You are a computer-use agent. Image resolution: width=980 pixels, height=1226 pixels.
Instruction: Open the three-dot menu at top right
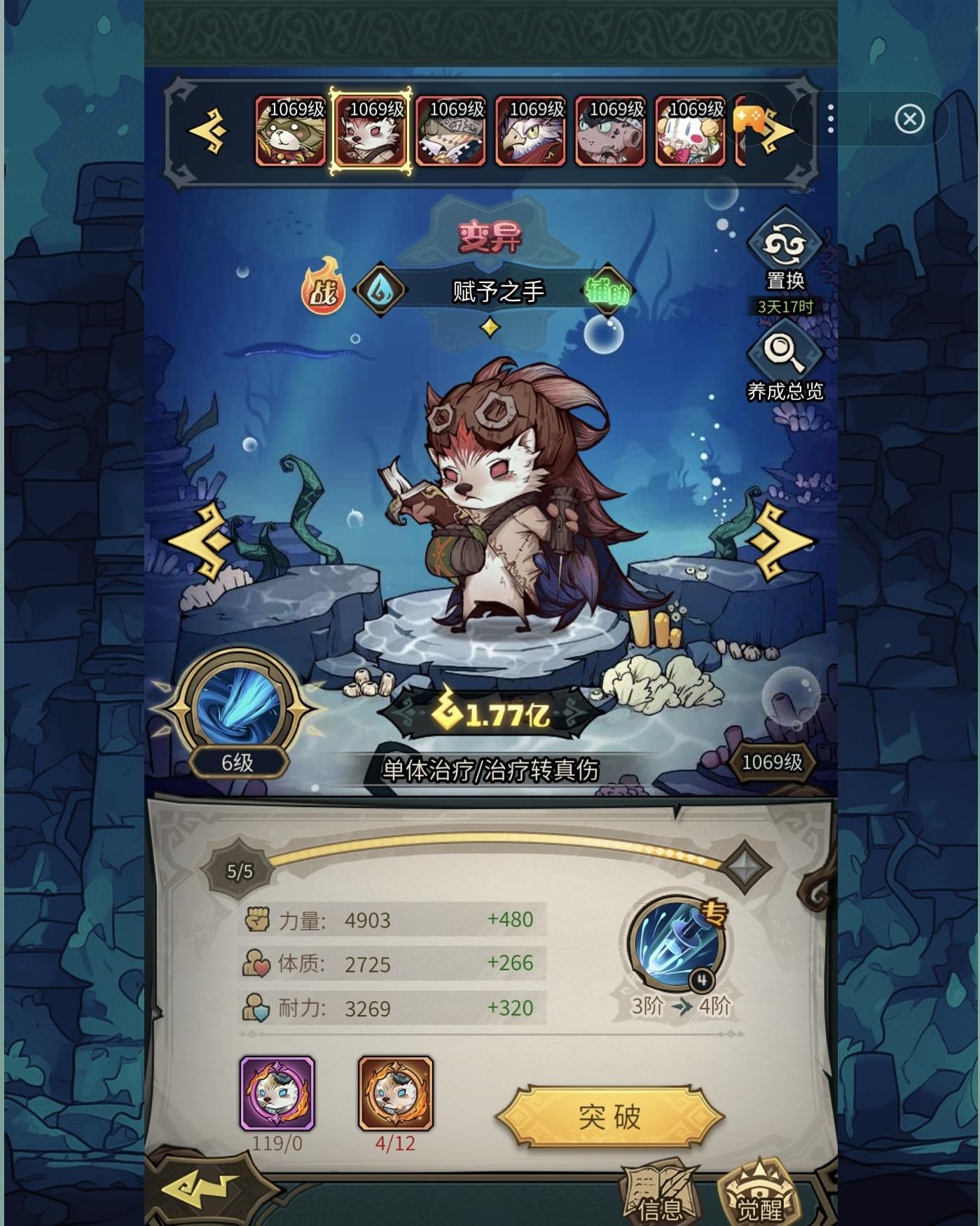point(831,119)
